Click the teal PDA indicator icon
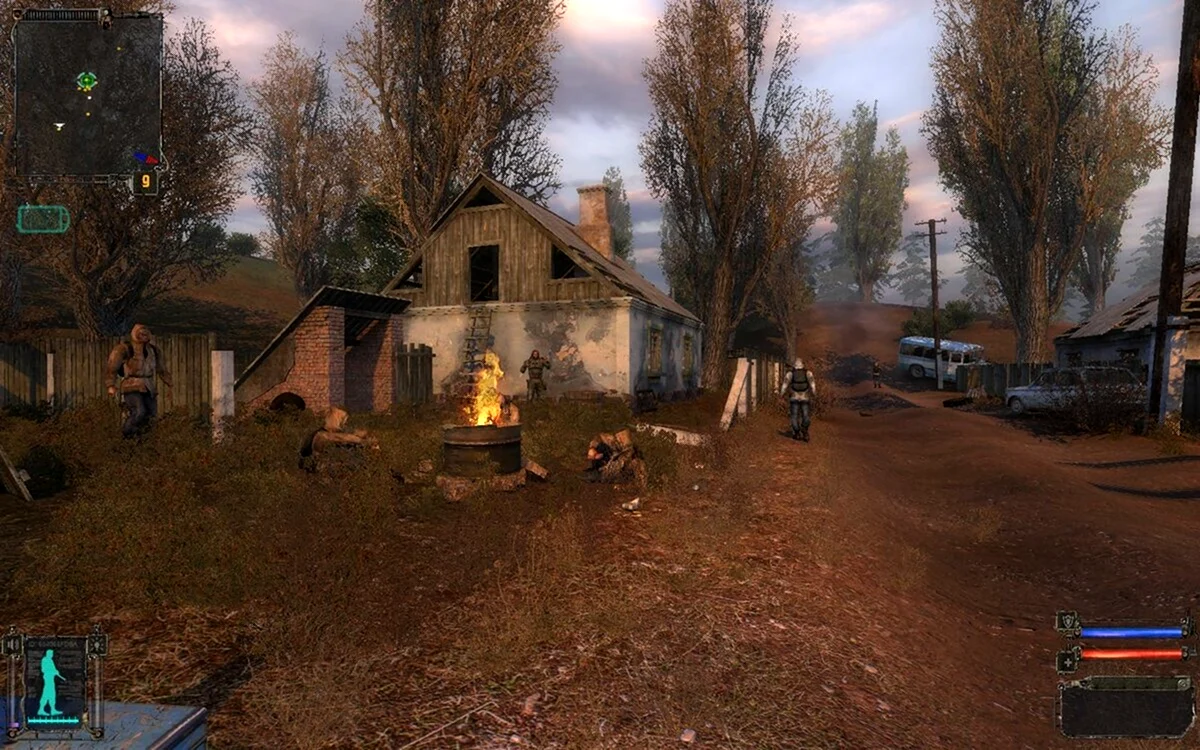 [43, 219]
